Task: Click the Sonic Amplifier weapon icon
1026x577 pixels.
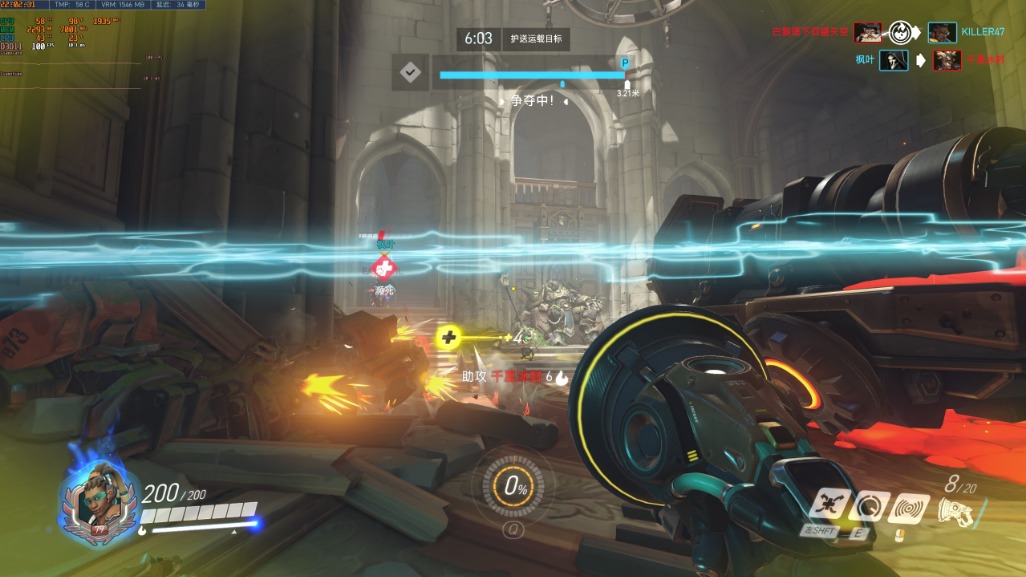Action: (x=958, y=510)
